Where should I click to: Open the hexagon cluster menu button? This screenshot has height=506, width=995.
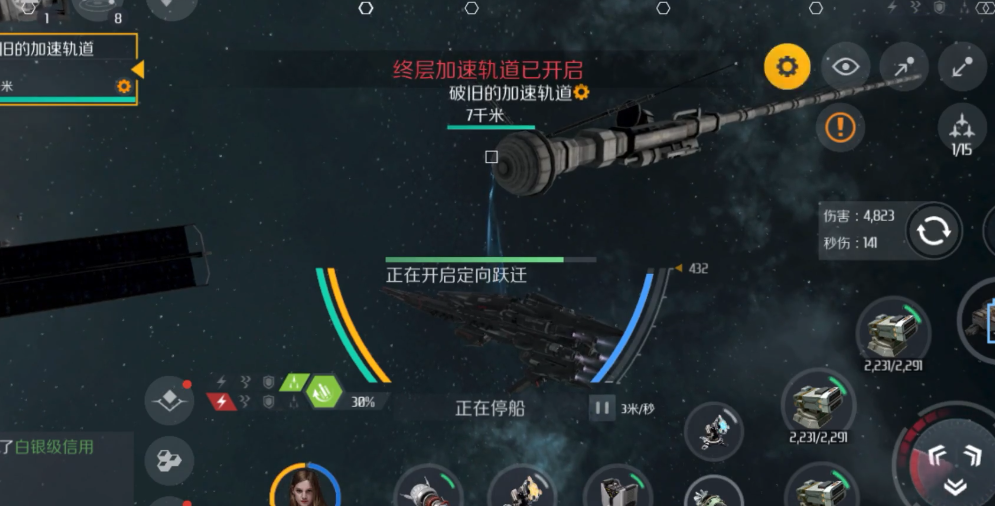(x=169, y=460)
